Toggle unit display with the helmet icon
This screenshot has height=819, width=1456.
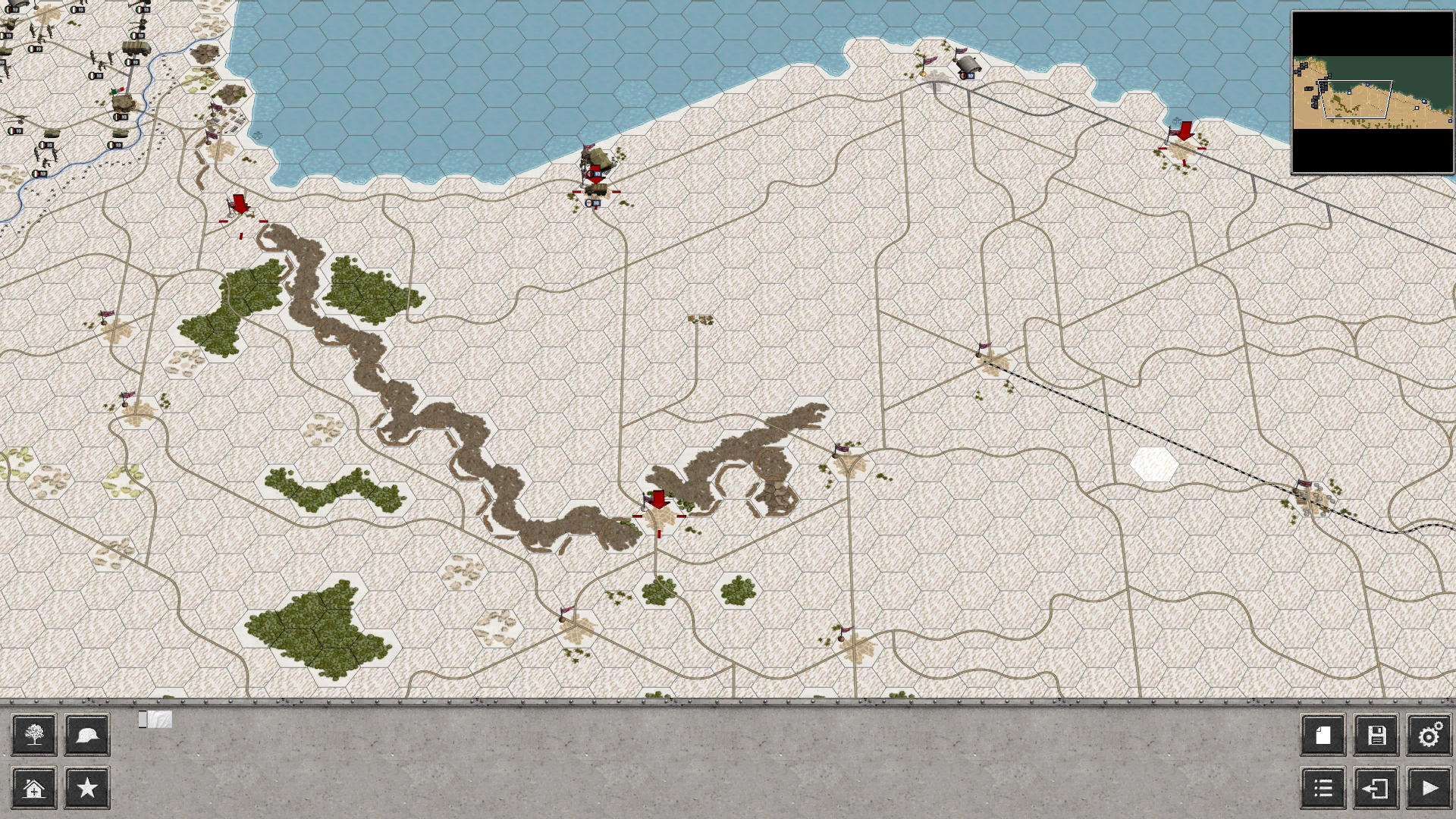(86, 734)
